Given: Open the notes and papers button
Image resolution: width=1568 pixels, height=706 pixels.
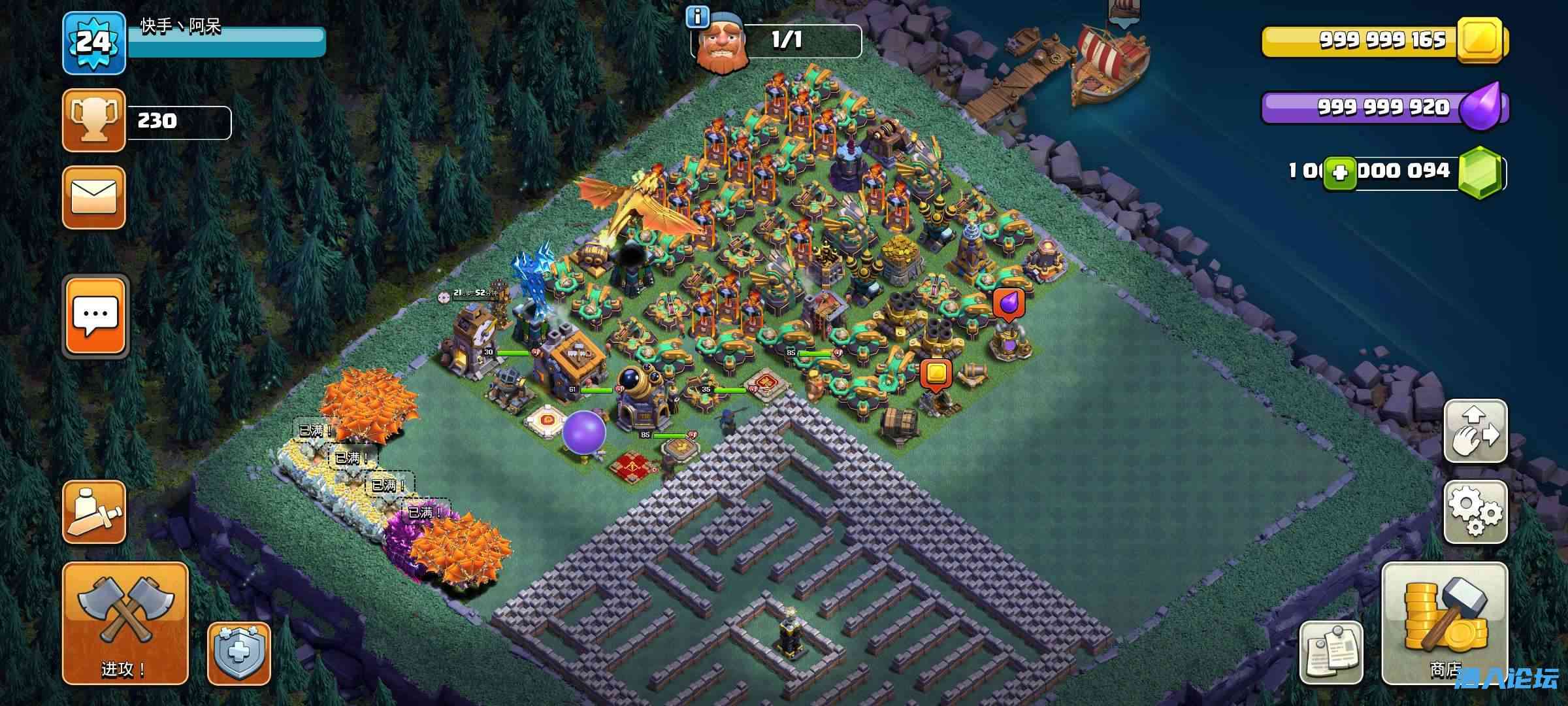Looking at the screenshot, I should click(1331, 652).
